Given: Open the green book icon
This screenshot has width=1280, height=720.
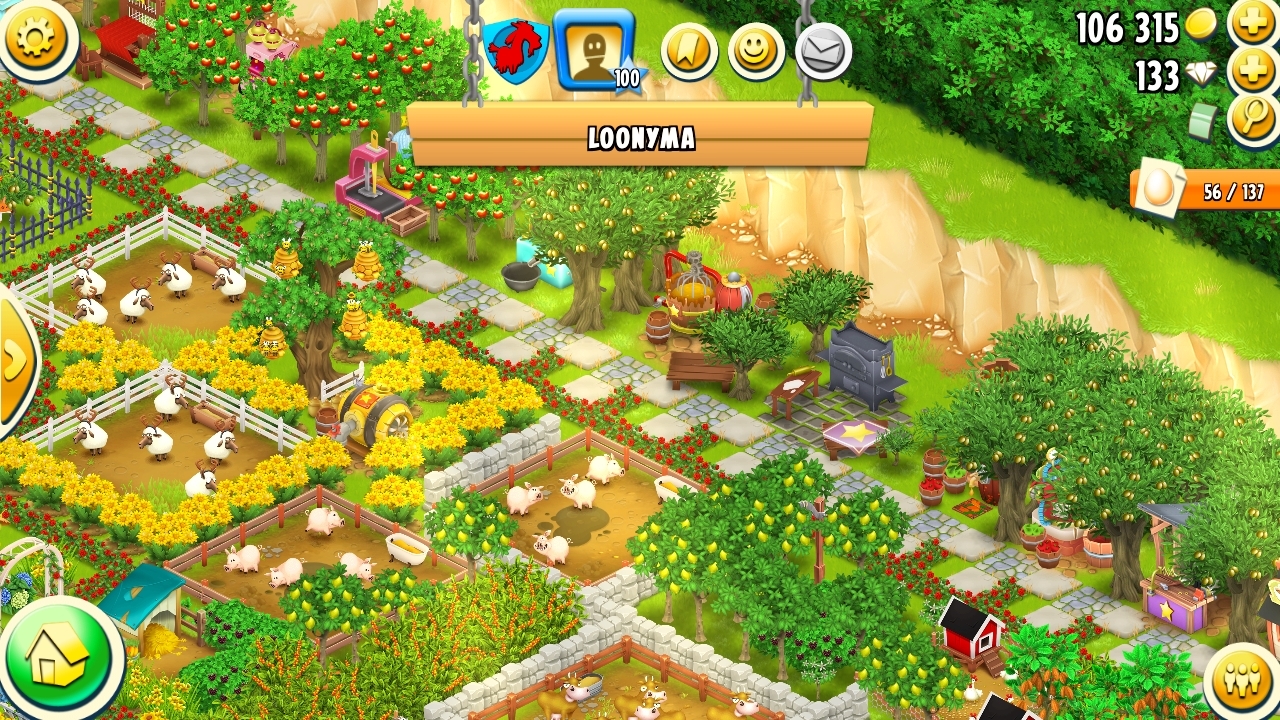Looking at the screenshot, I should click(1204, 123).
